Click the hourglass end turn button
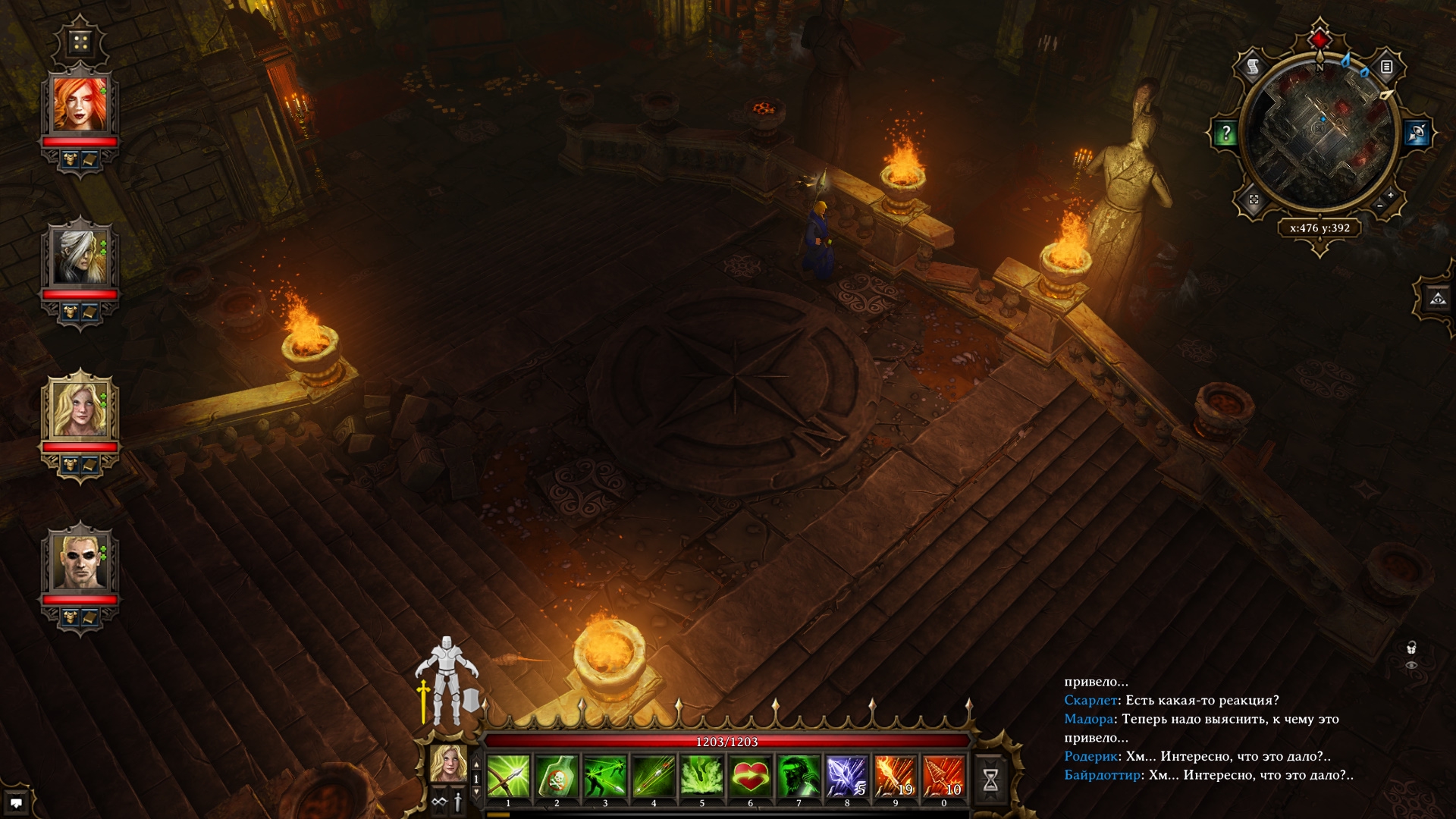The width and height of the screenshot is (1456, 819). click(990, 780)
